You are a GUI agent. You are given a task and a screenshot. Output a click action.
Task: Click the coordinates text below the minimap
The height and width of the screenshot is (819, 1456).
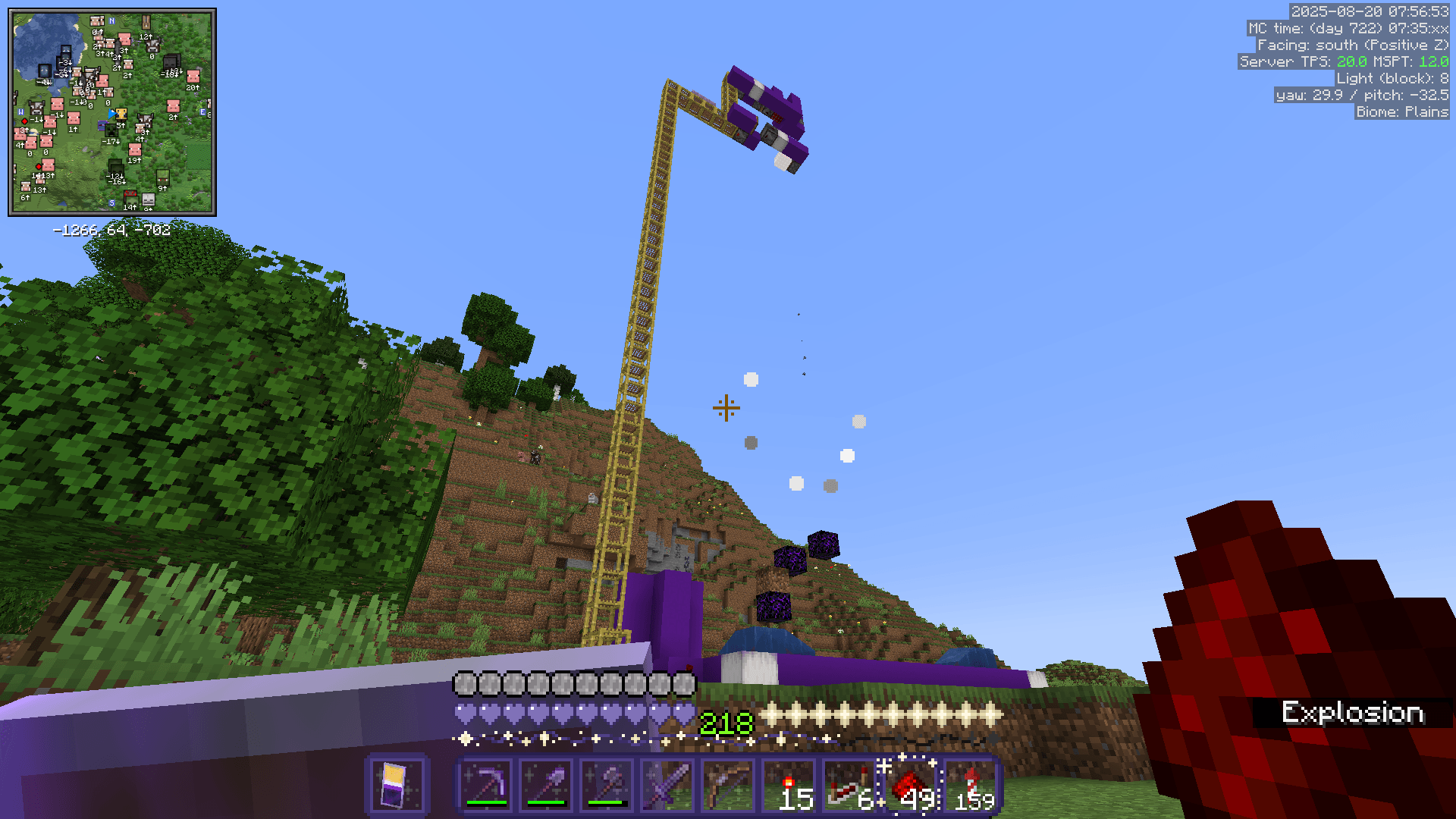[111, 231]
